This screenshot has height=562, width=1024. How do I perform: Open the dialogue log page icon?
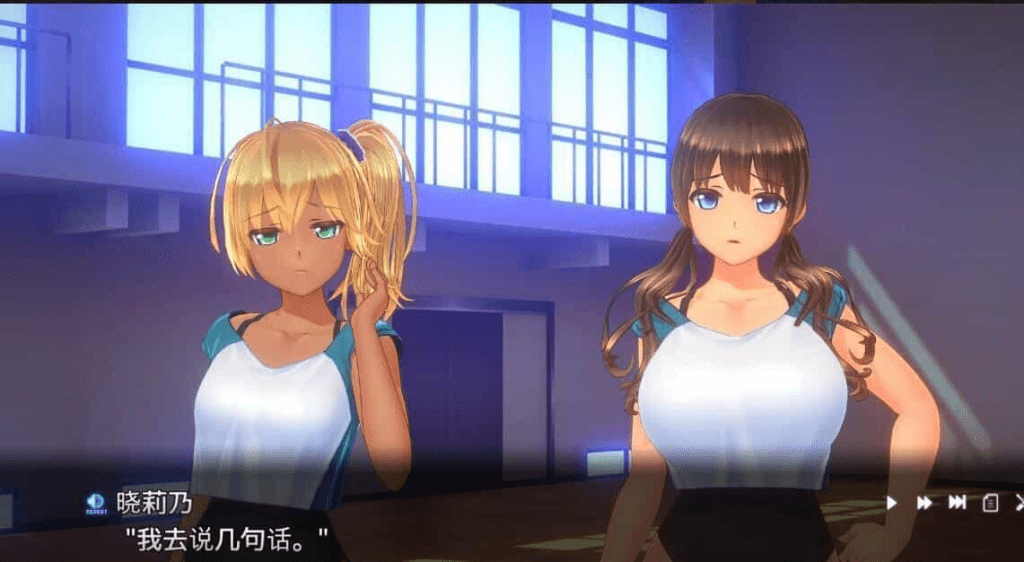990,502
